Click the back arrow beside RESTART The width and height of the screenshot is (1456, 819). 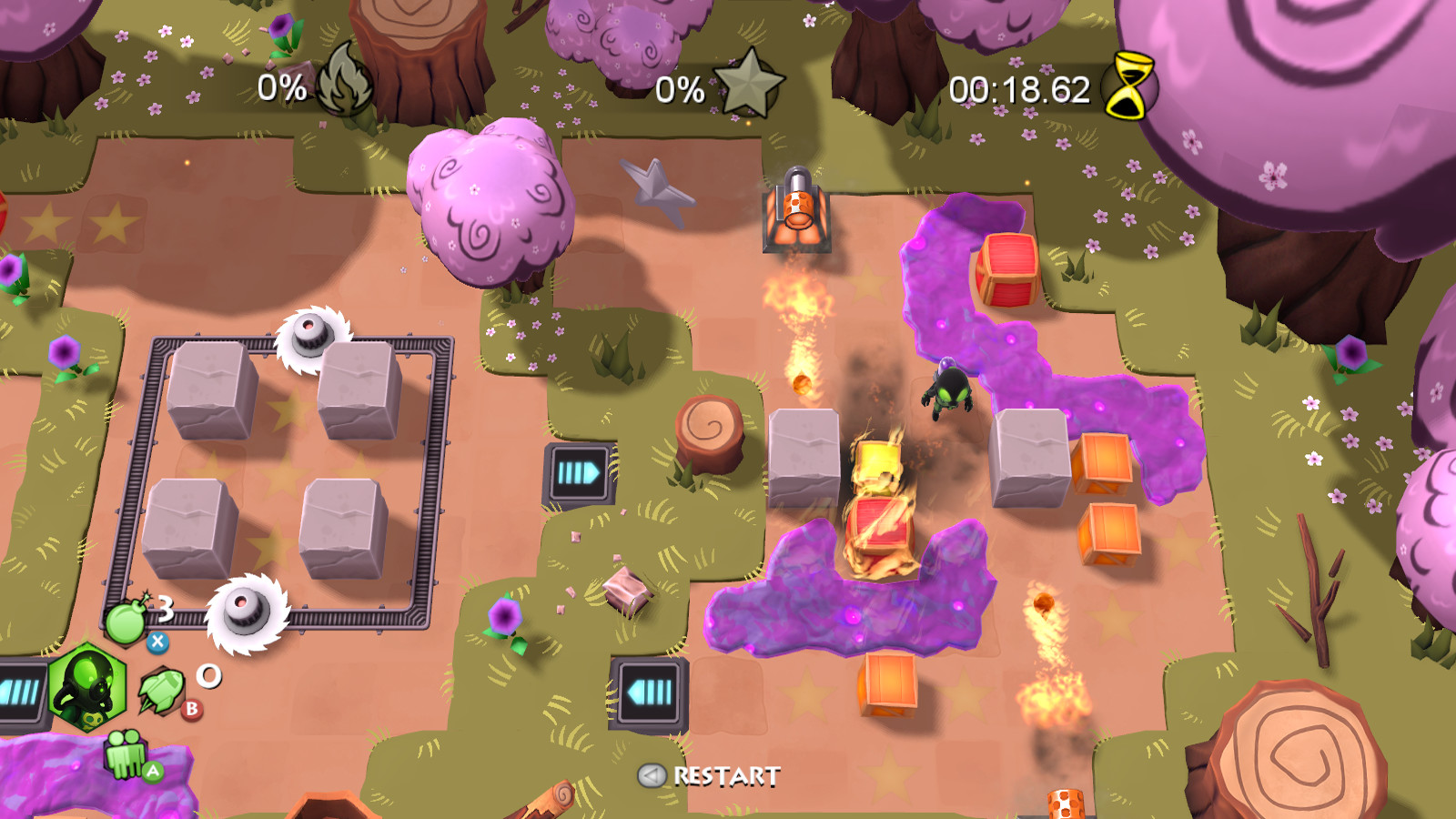(652, 776)
